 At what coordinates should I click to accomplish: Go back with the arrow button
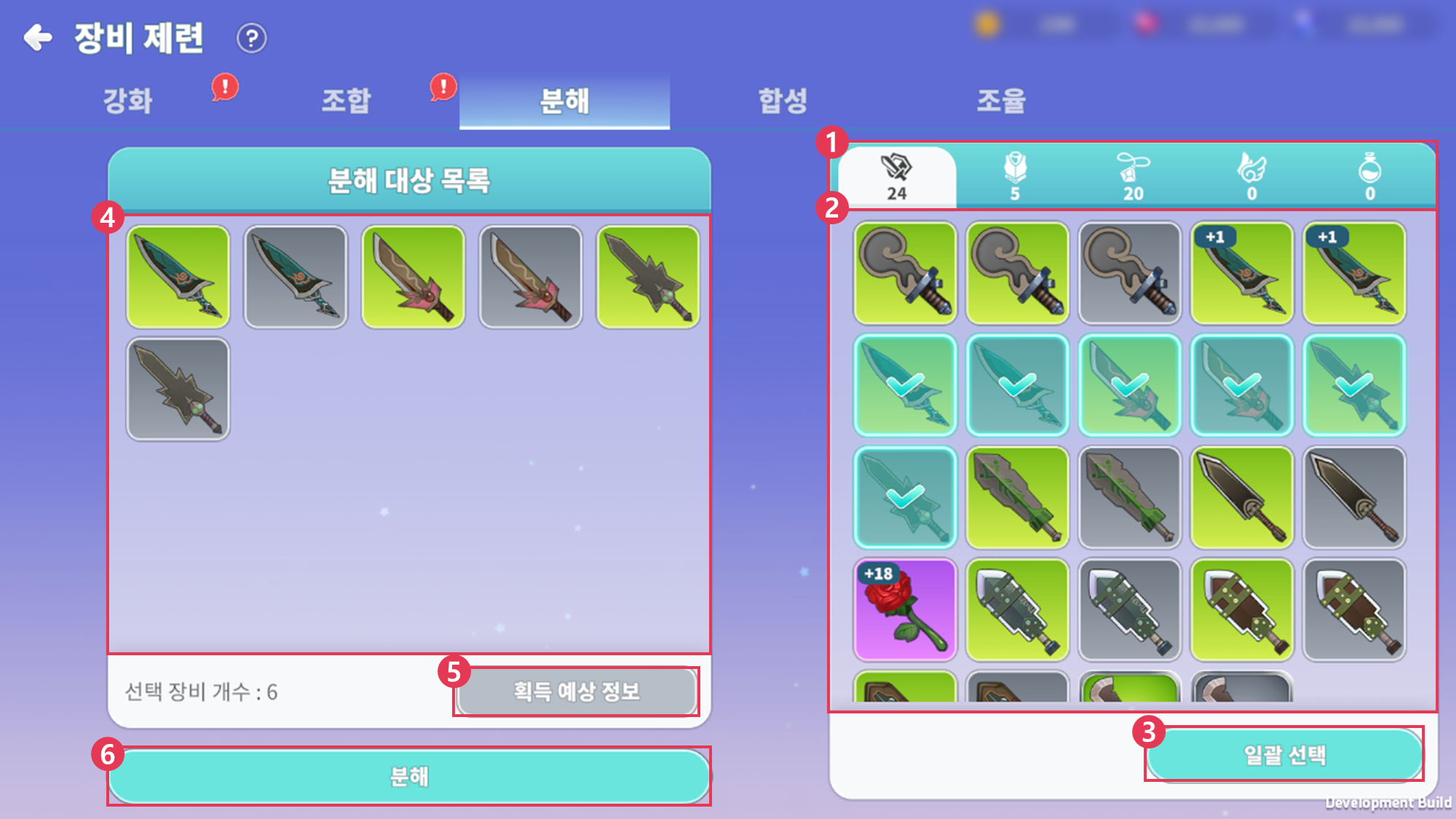[x=38, y=37]
